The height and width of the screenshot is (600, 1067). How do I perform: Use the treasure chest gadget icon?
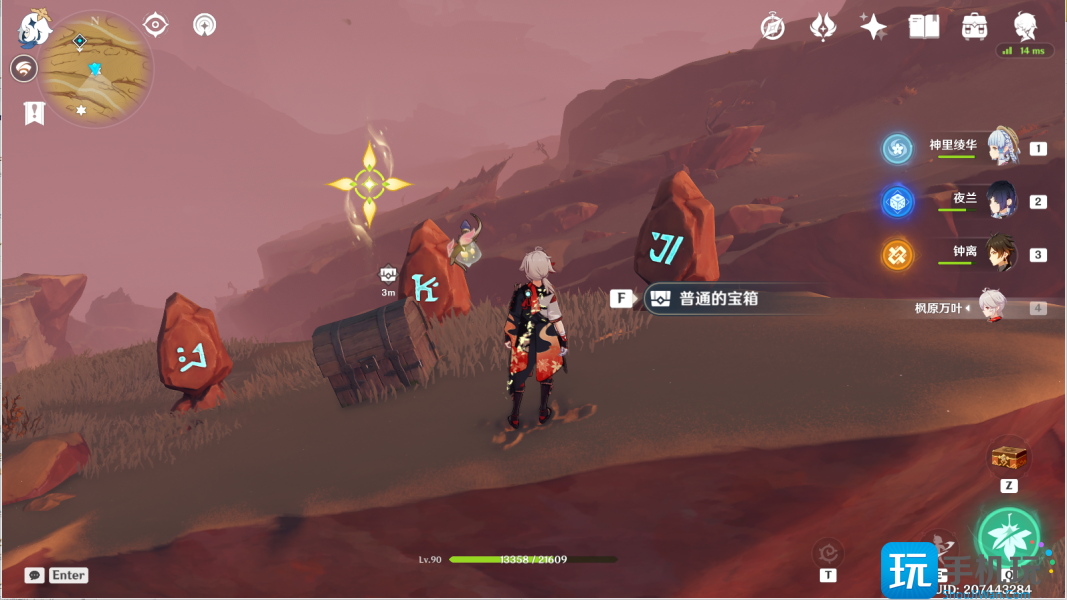pos(1009,458)
